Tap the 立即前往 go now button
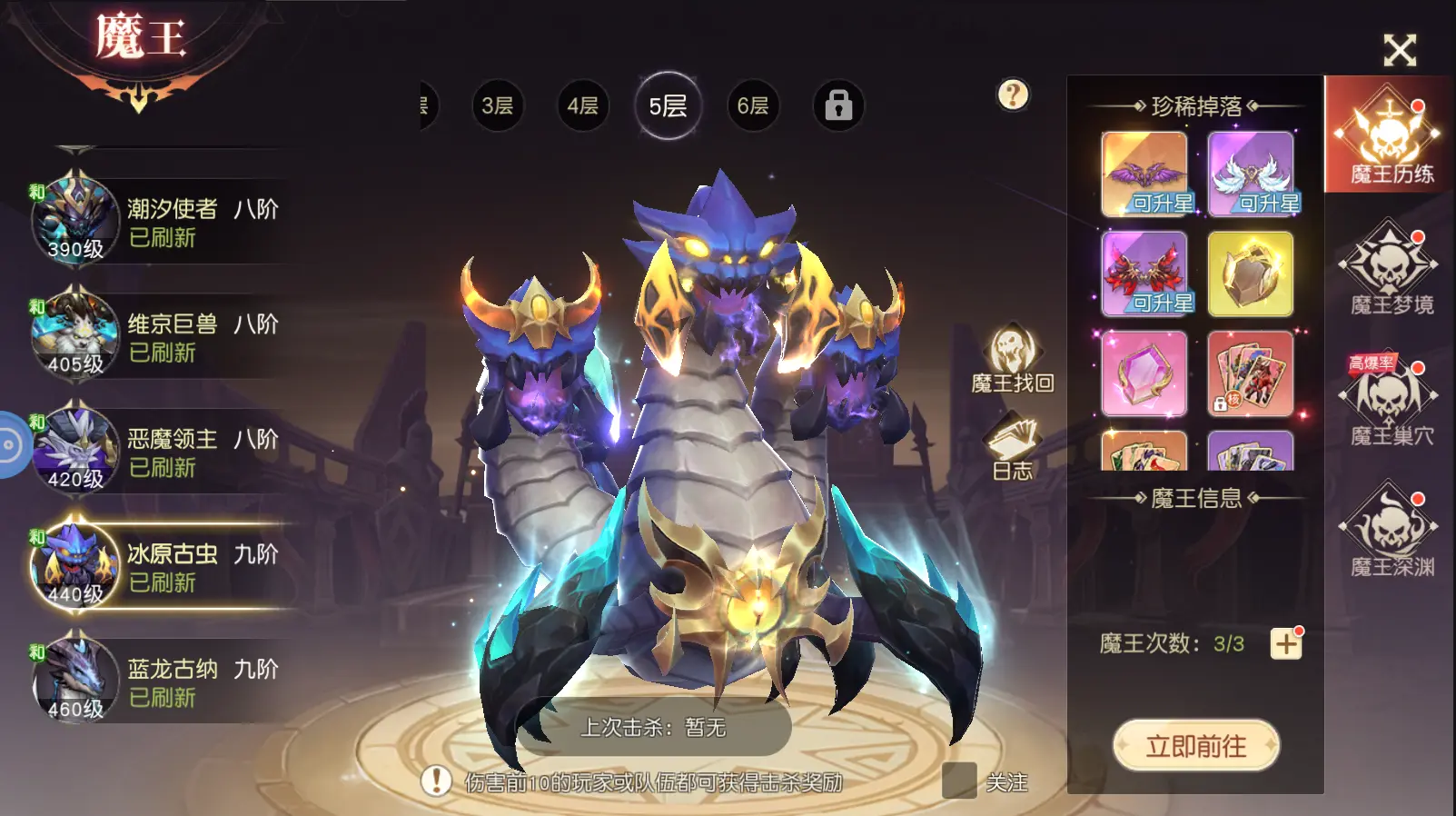The image size is (1456, 816). pos(1195,746)
